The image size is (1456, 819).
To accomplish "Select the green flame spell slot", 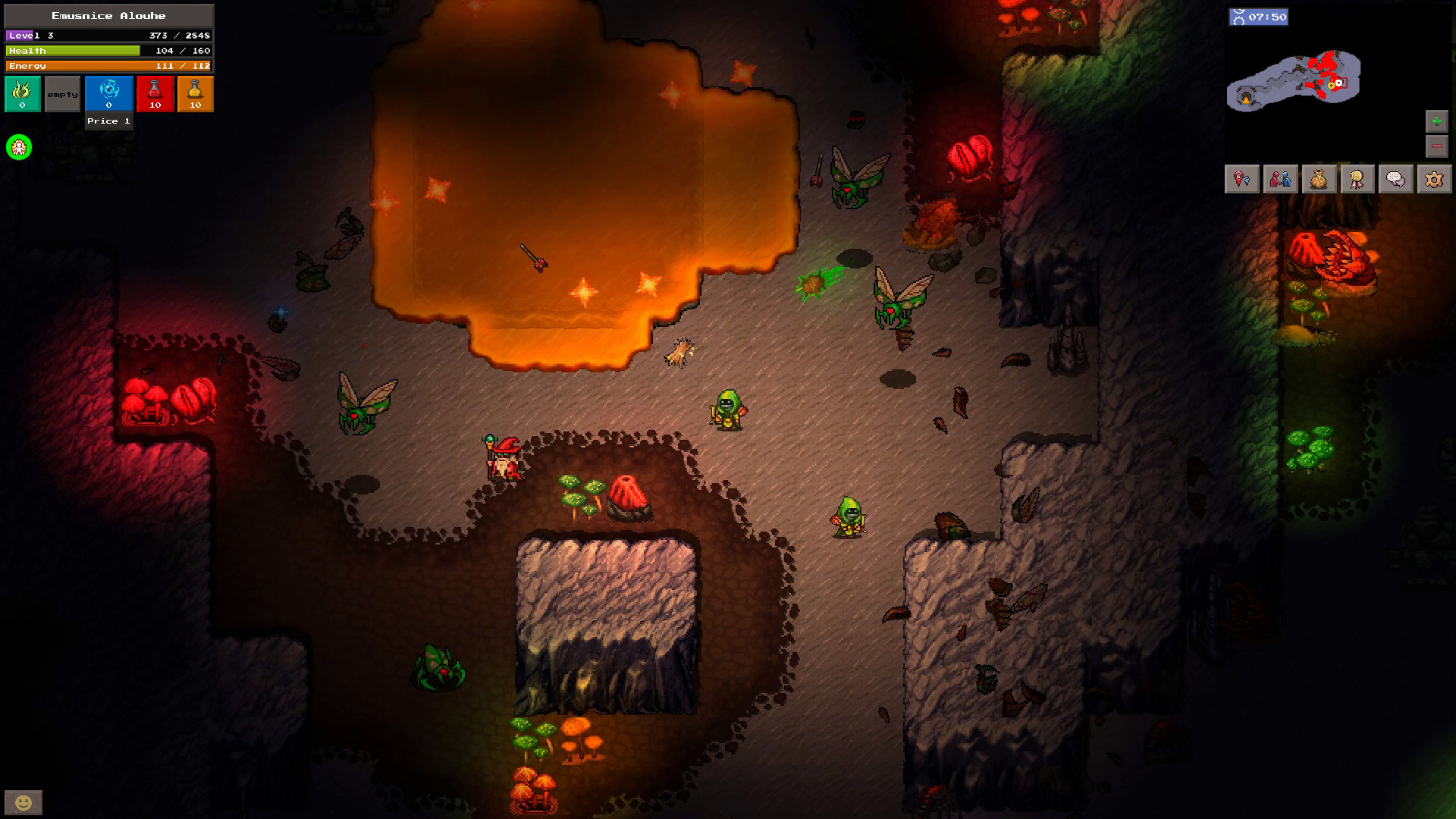I will click(x=22, y=93).
